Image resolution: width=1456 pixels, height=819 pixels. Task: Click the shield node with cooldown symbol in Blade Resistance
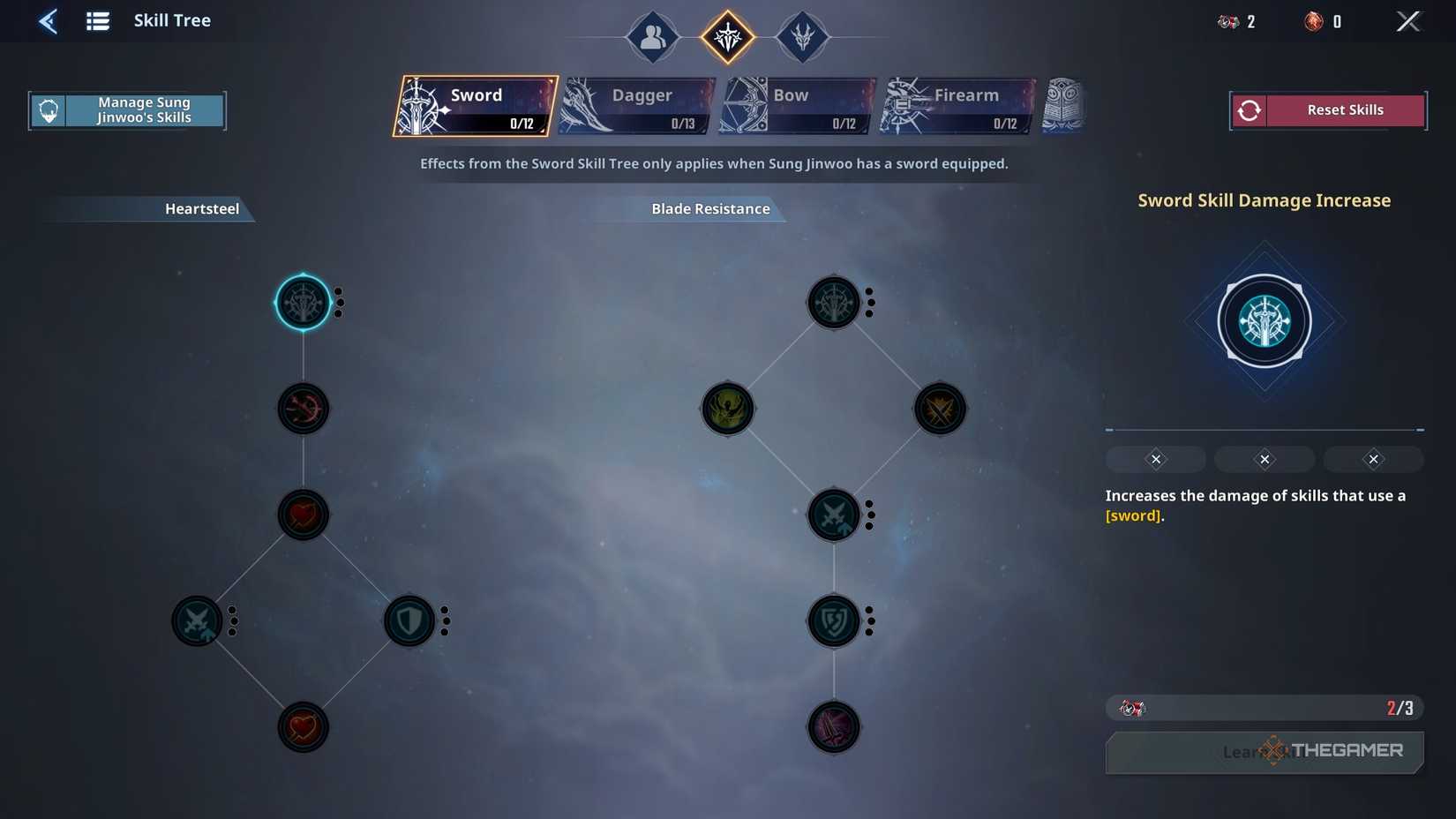point(834,620)
